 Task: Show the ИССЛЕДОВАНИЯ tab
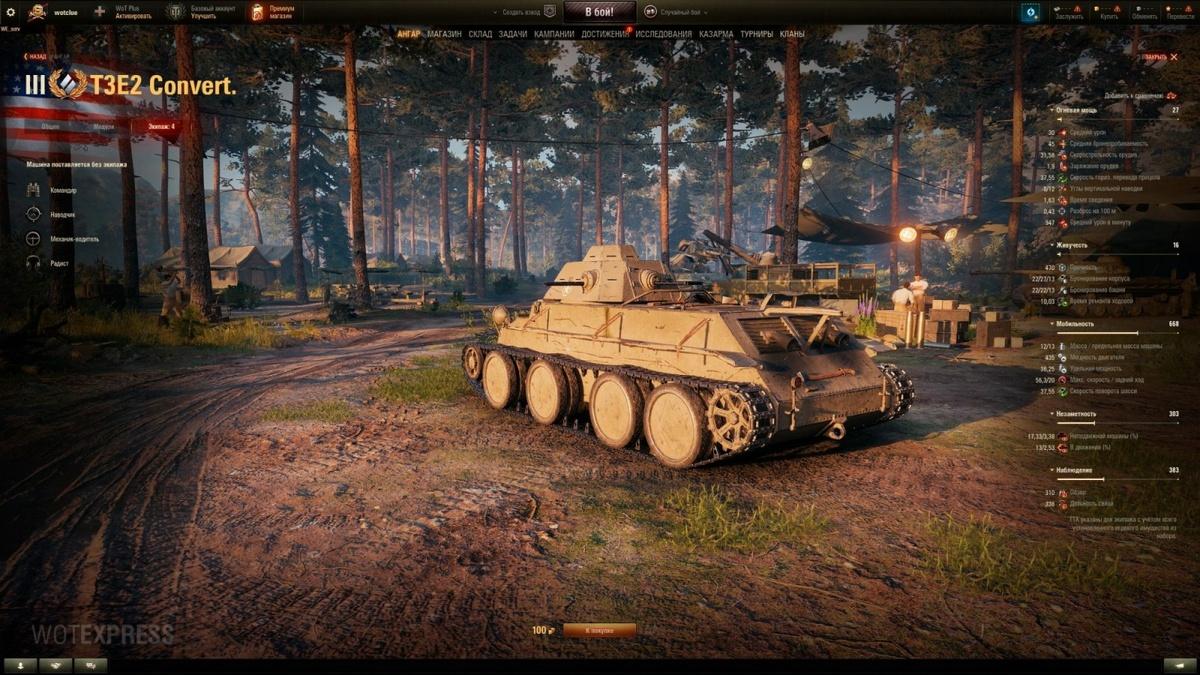pyautogui.click(x=663, y=34)
